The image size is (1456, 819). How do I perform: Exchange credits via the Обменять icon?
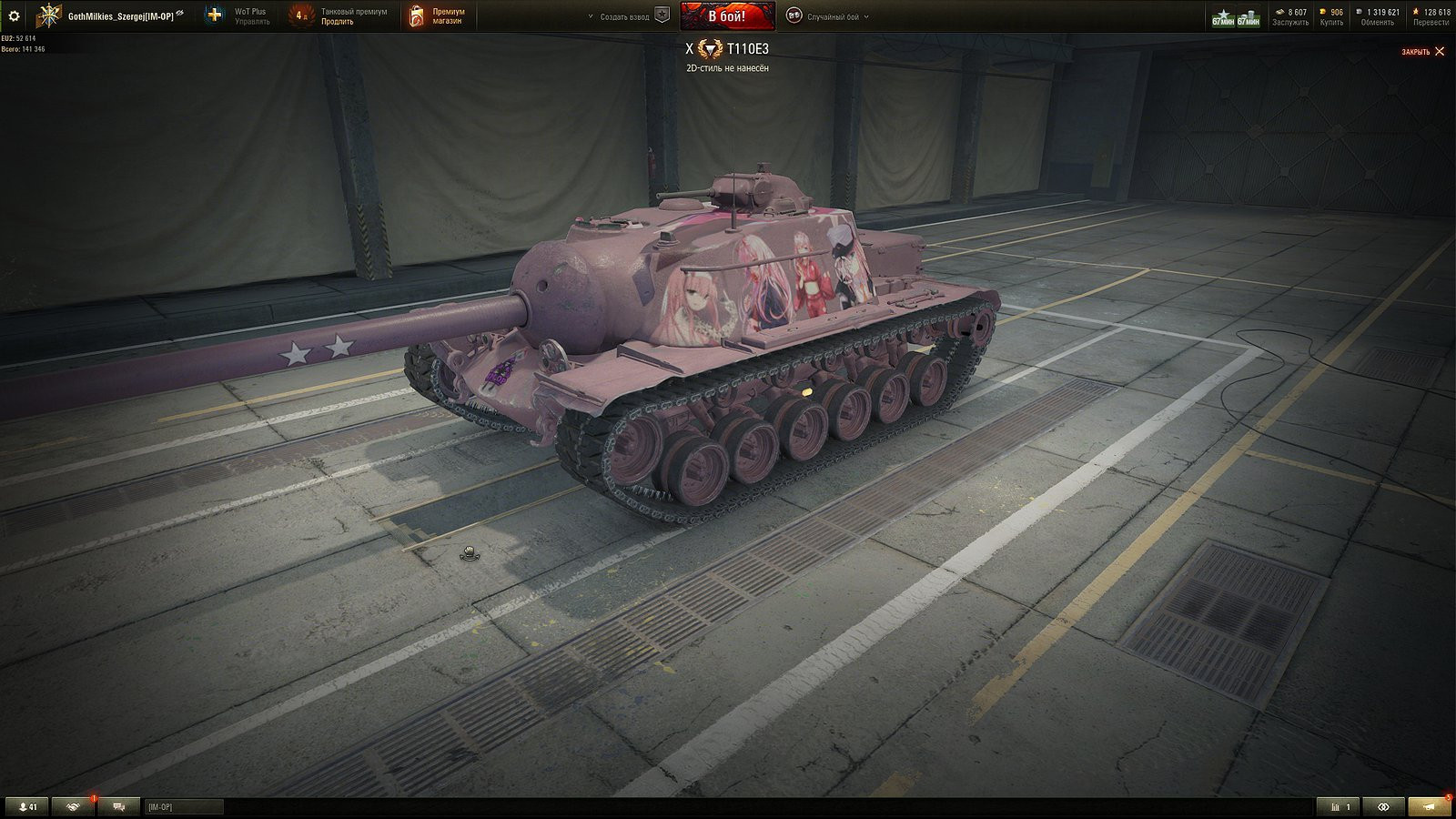point(1359,15)
